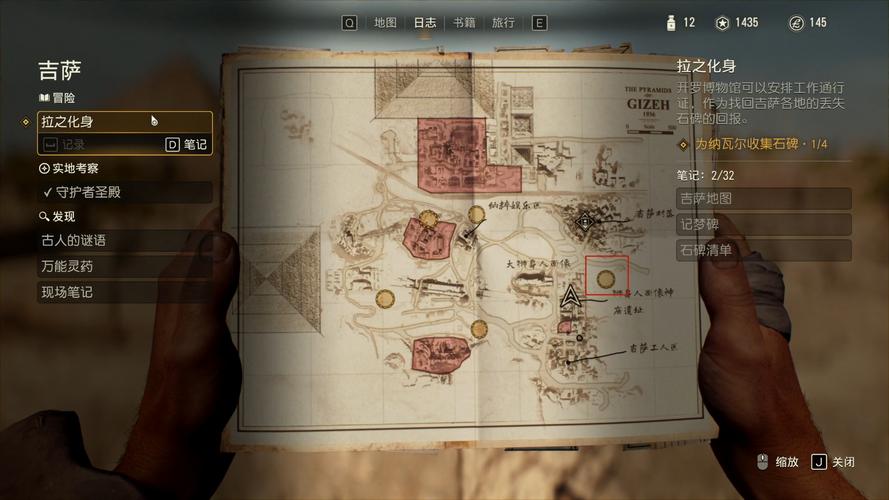Screen dimensions: 889x500
Task: Show the 石碑清单 note
Action: [x=763, y=250]
